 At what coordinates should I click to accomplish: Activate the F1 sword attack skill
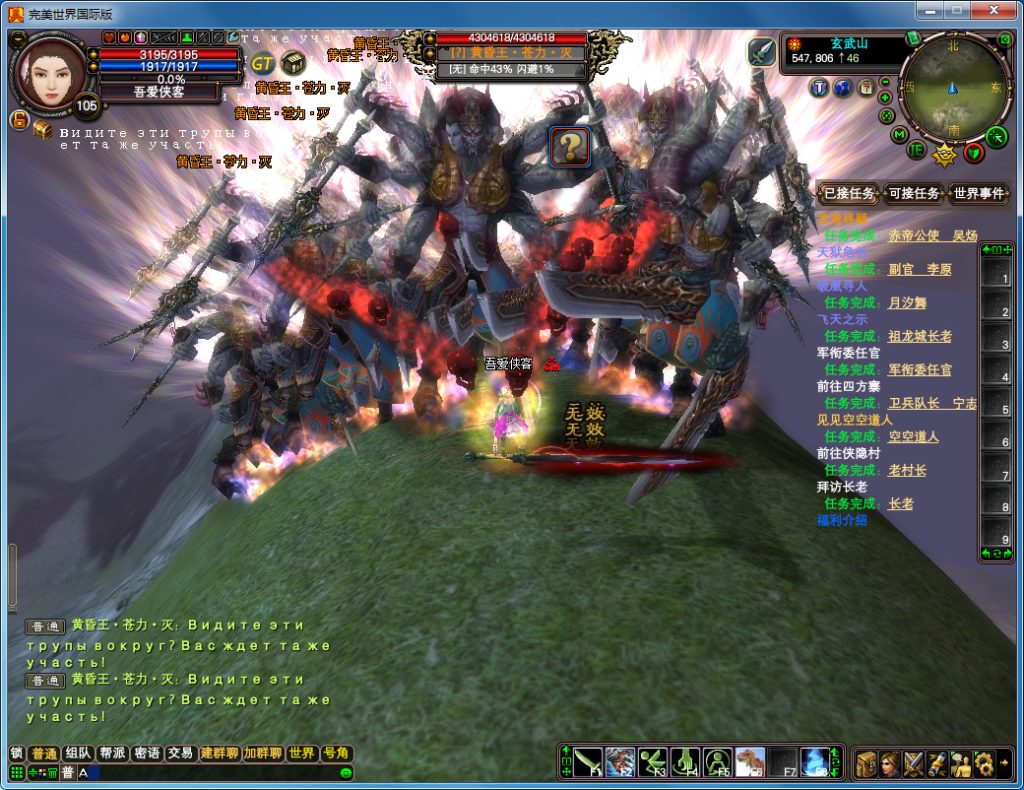[x=588, y=762]
